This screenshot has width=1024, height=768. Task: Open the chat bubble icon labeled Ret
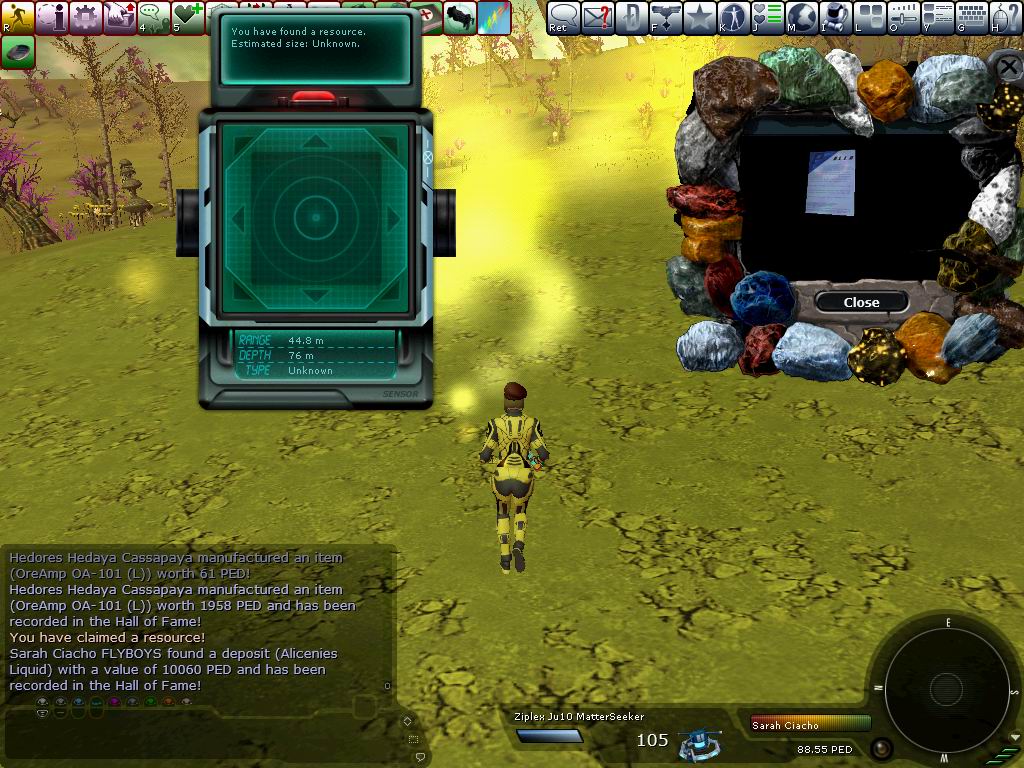coord(564,17)
